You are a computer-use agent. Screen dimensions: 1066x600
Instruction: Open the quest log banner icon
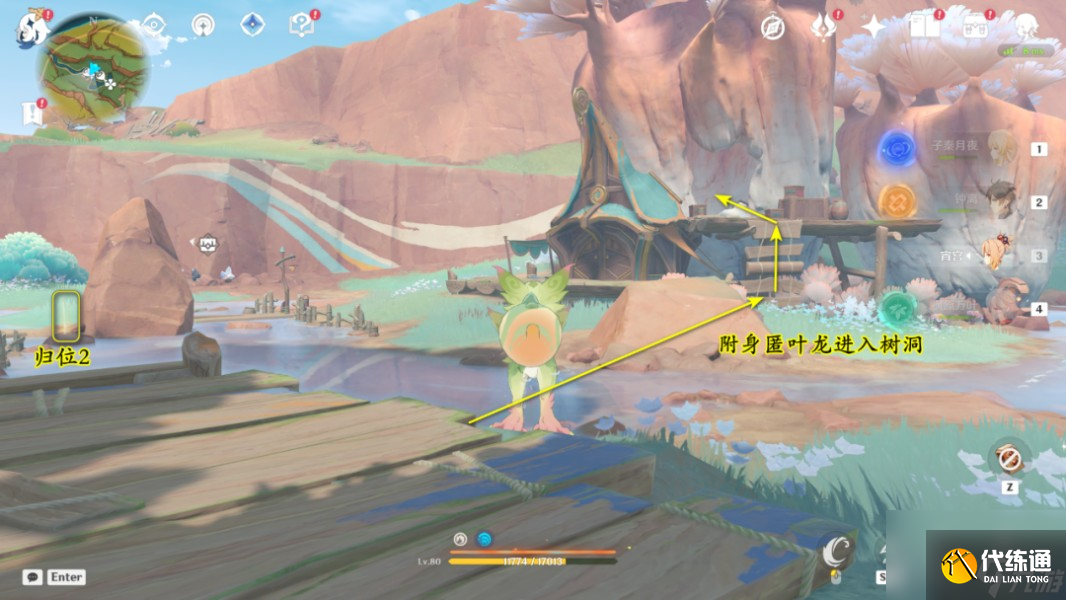pyautogui.click(x=32, y=114)
